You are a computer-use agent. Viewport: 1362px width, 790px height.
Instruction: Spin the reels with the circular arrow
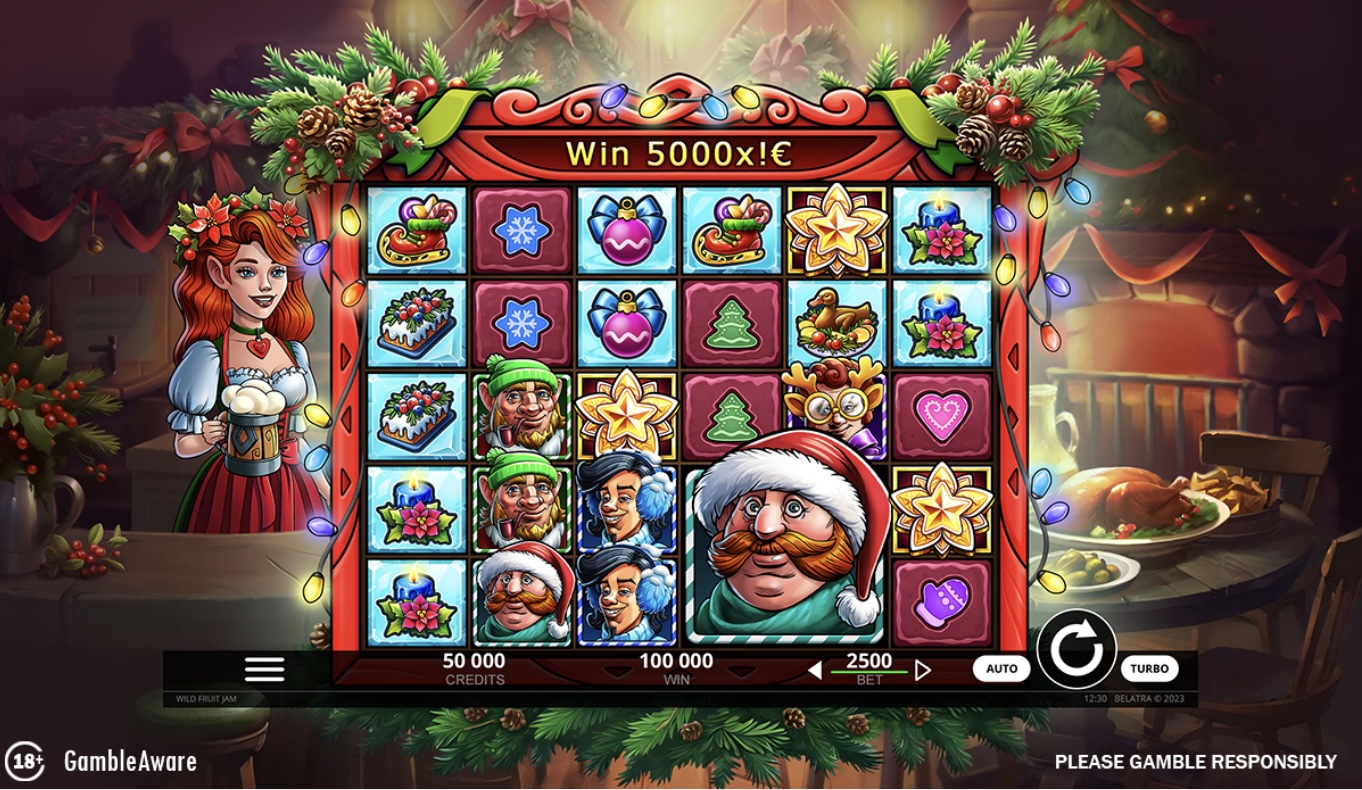click(1076, 649)
